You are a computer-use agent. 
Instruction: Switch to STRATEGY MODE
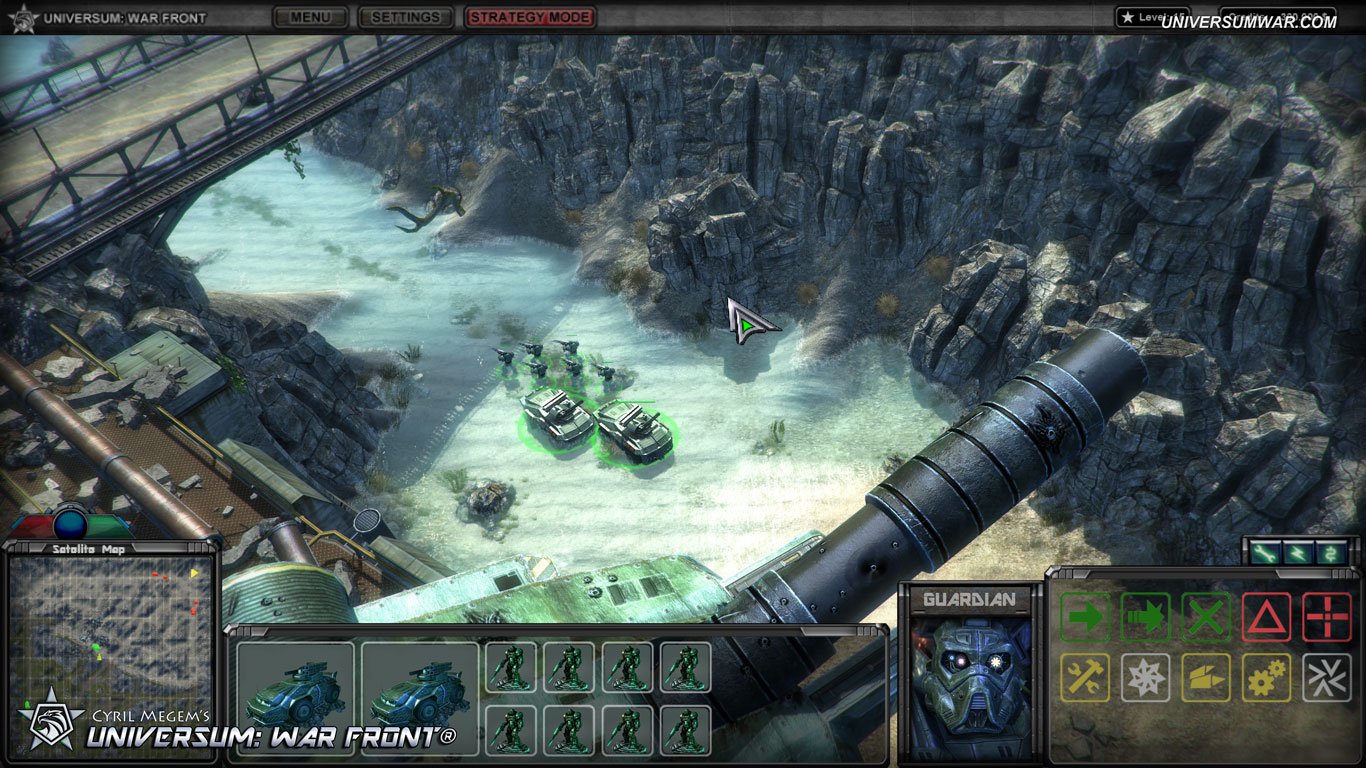tap(530, 17)
